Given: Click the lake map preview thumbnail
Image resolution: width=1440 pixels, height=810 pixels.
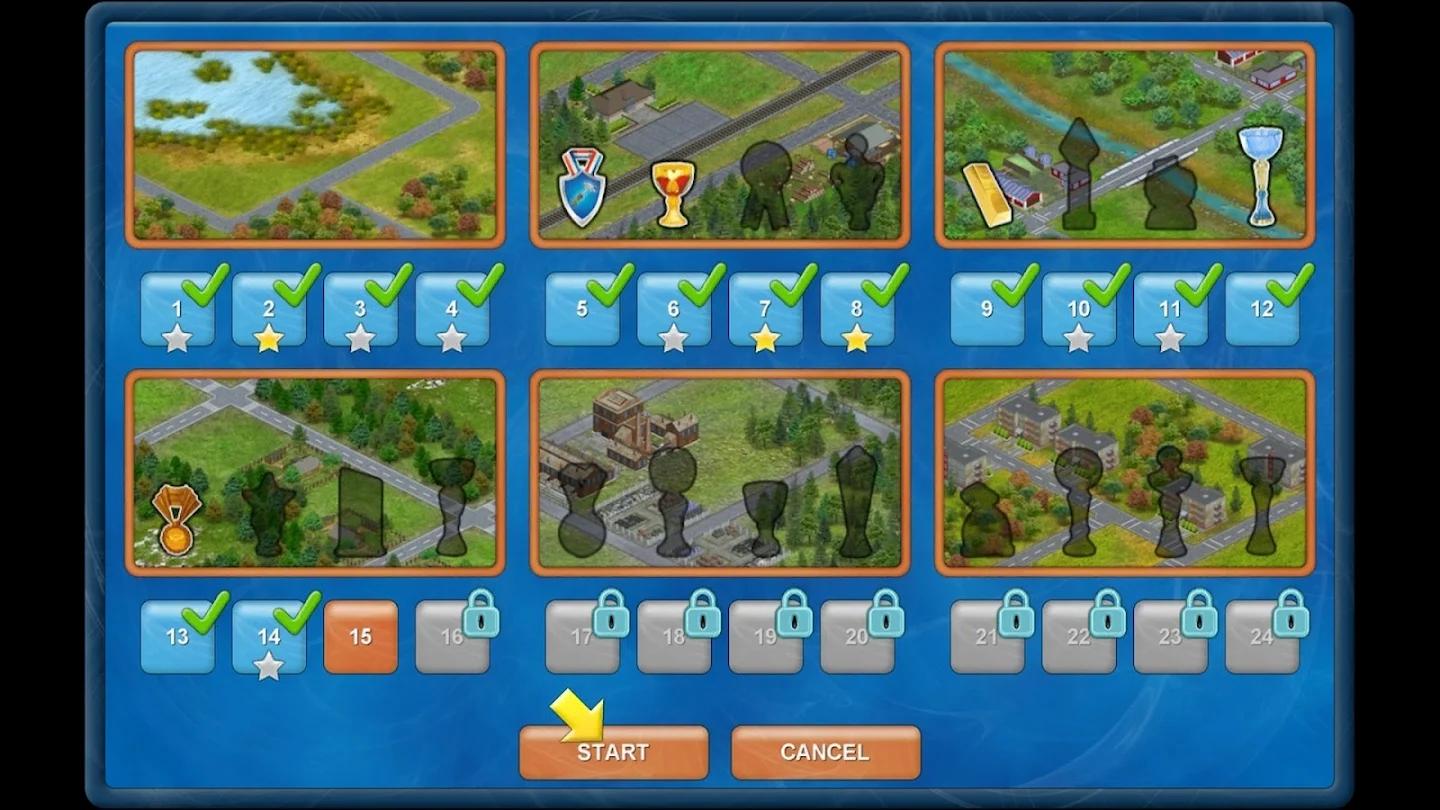Looking at the screenshot, I should point(315,144).
